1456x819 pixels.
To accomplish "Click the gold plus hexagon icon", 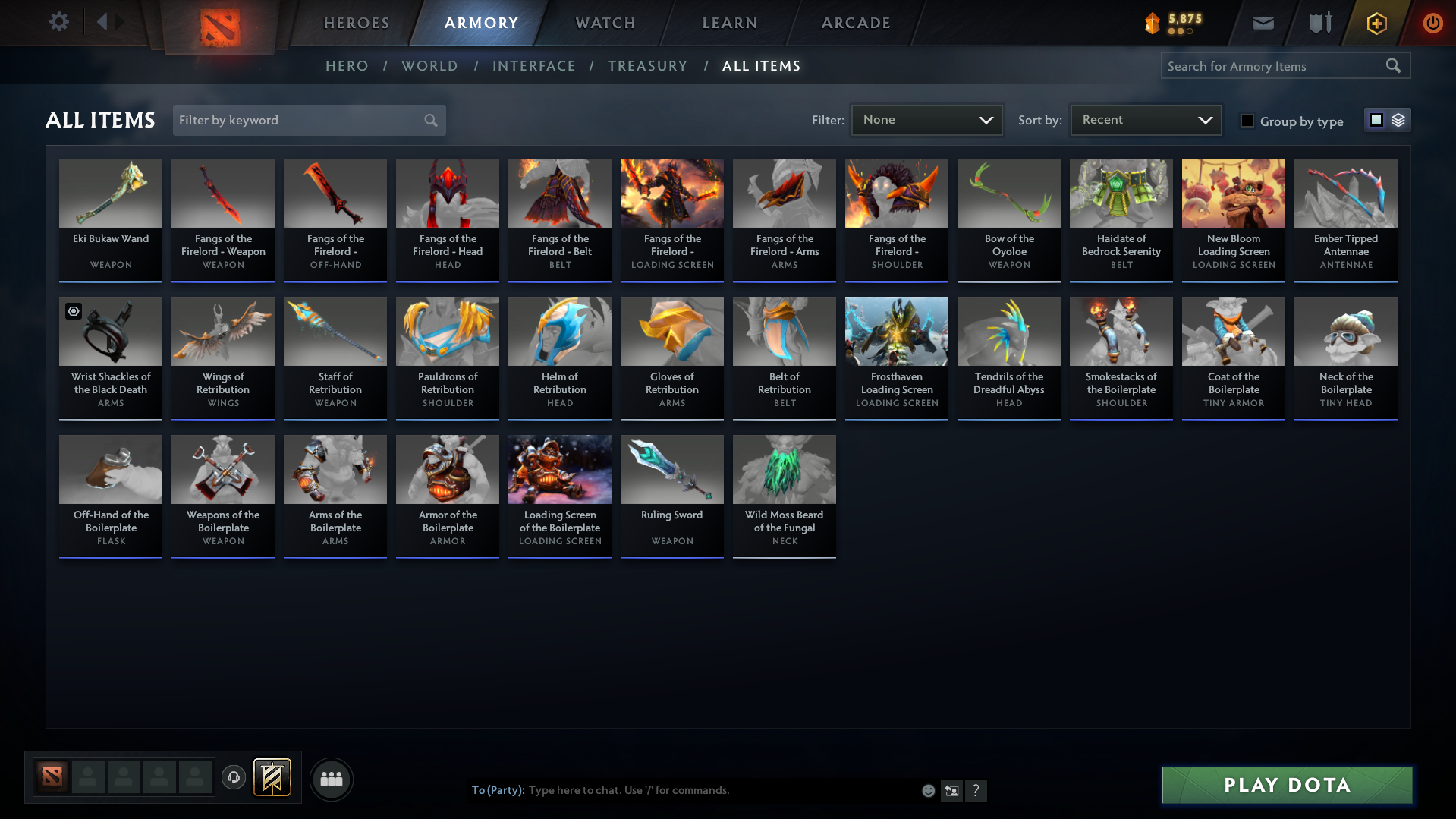I will pos(1376,23).
